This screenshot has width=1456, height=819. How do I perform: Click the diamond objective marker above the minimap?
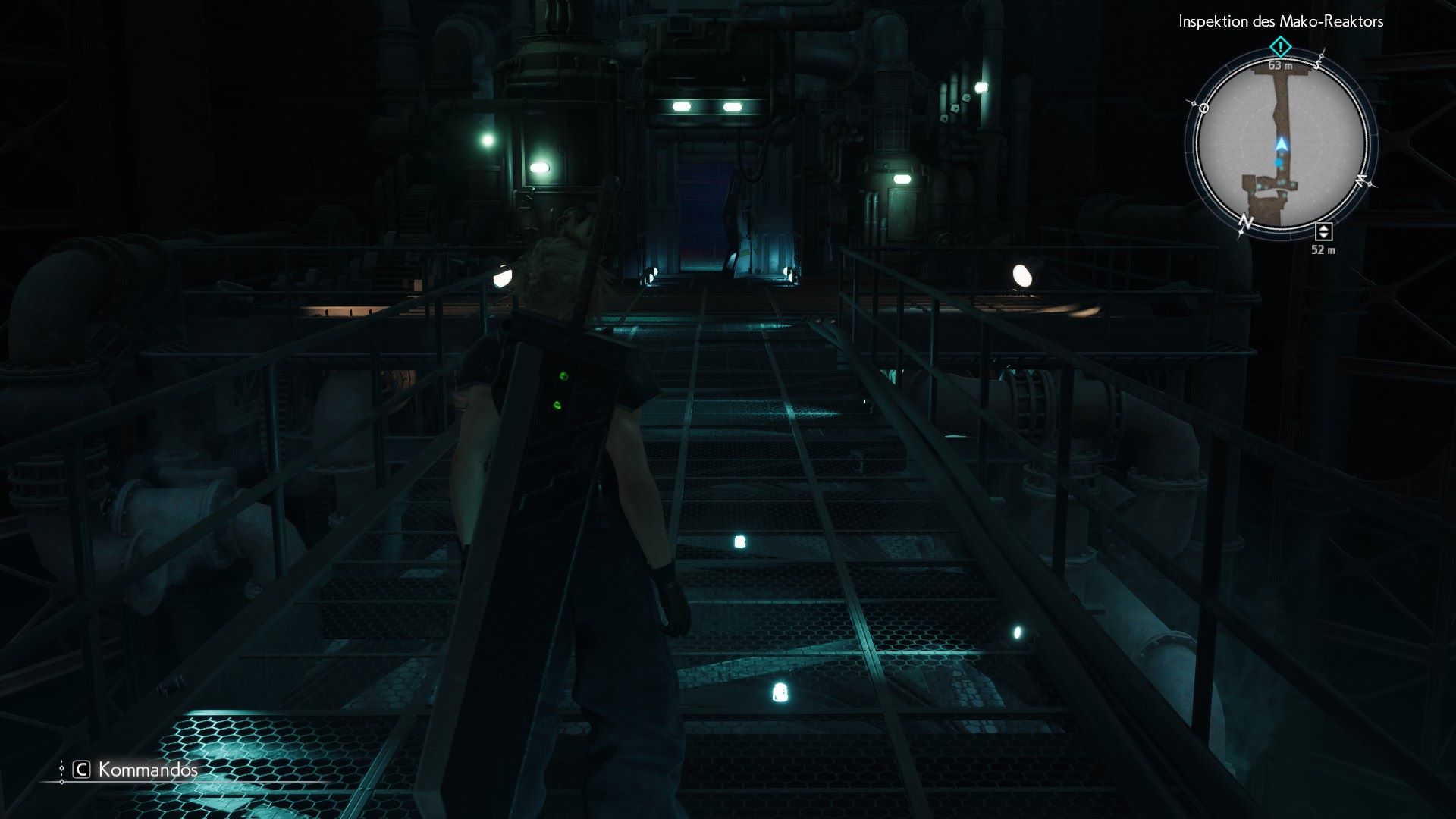tap(1280, 48)
